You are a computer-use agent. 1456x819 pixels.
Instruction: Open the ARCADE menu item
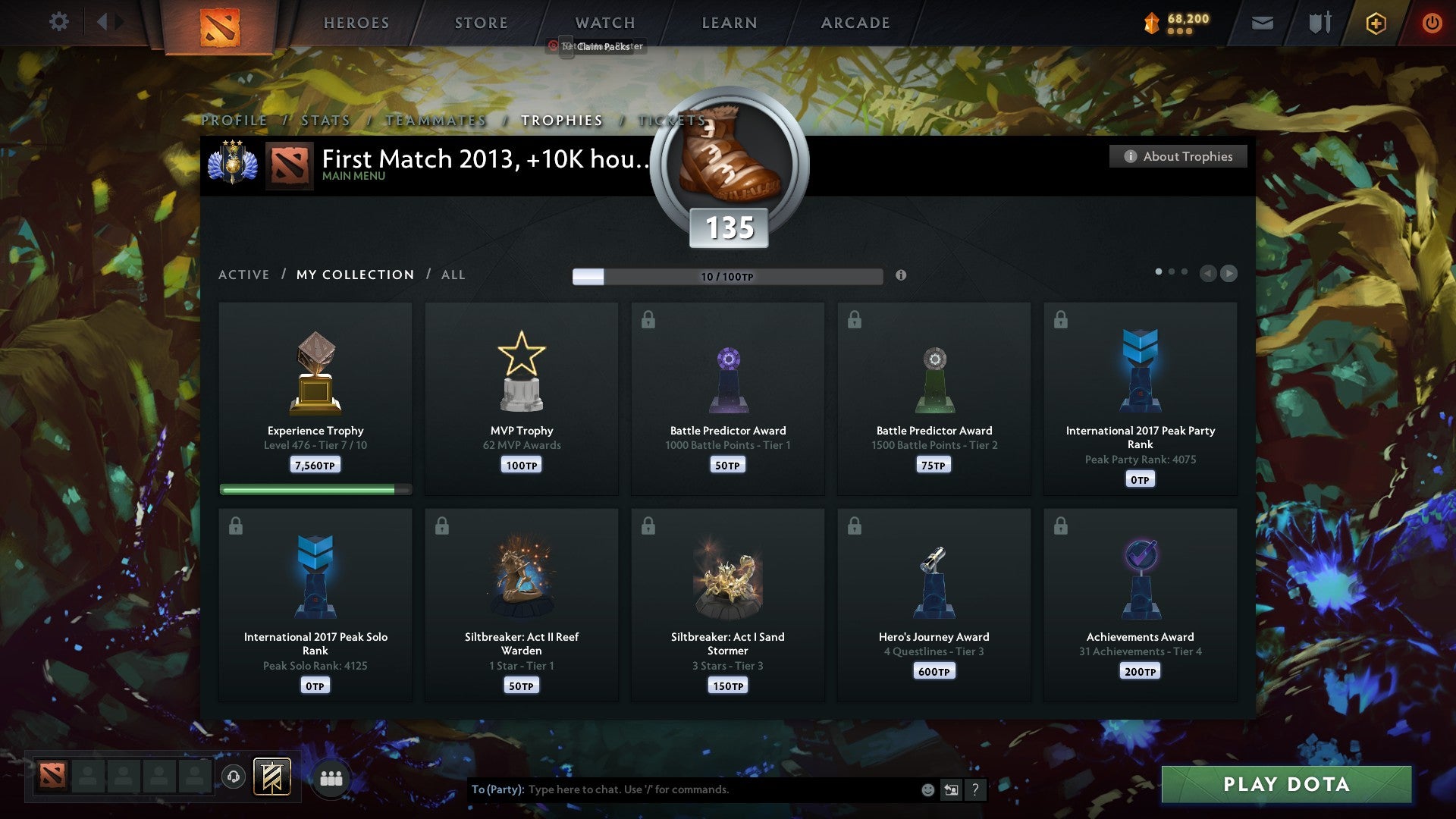click(x=855, y=23)
